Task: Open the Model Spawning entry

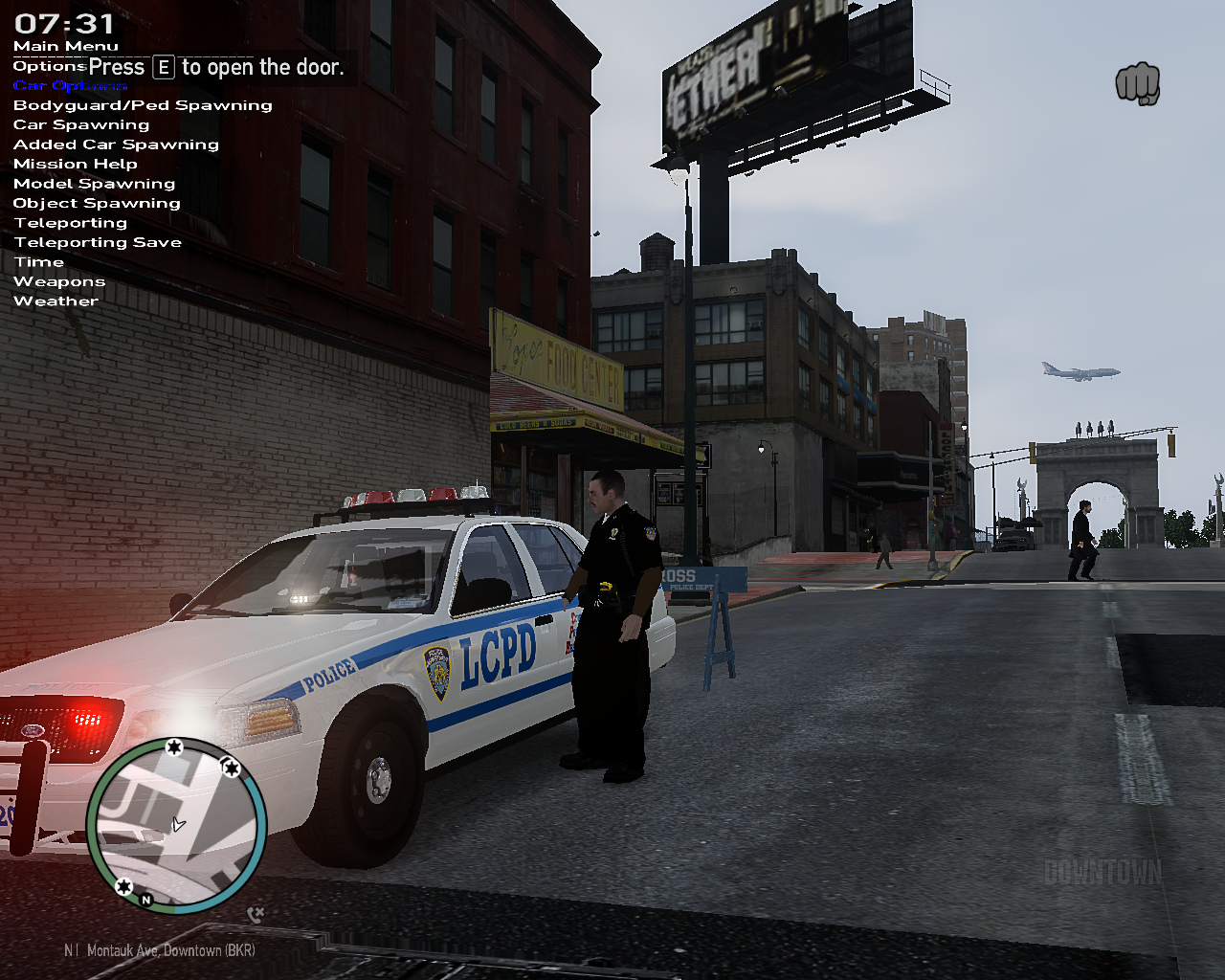Action: [x=94, y=184]
